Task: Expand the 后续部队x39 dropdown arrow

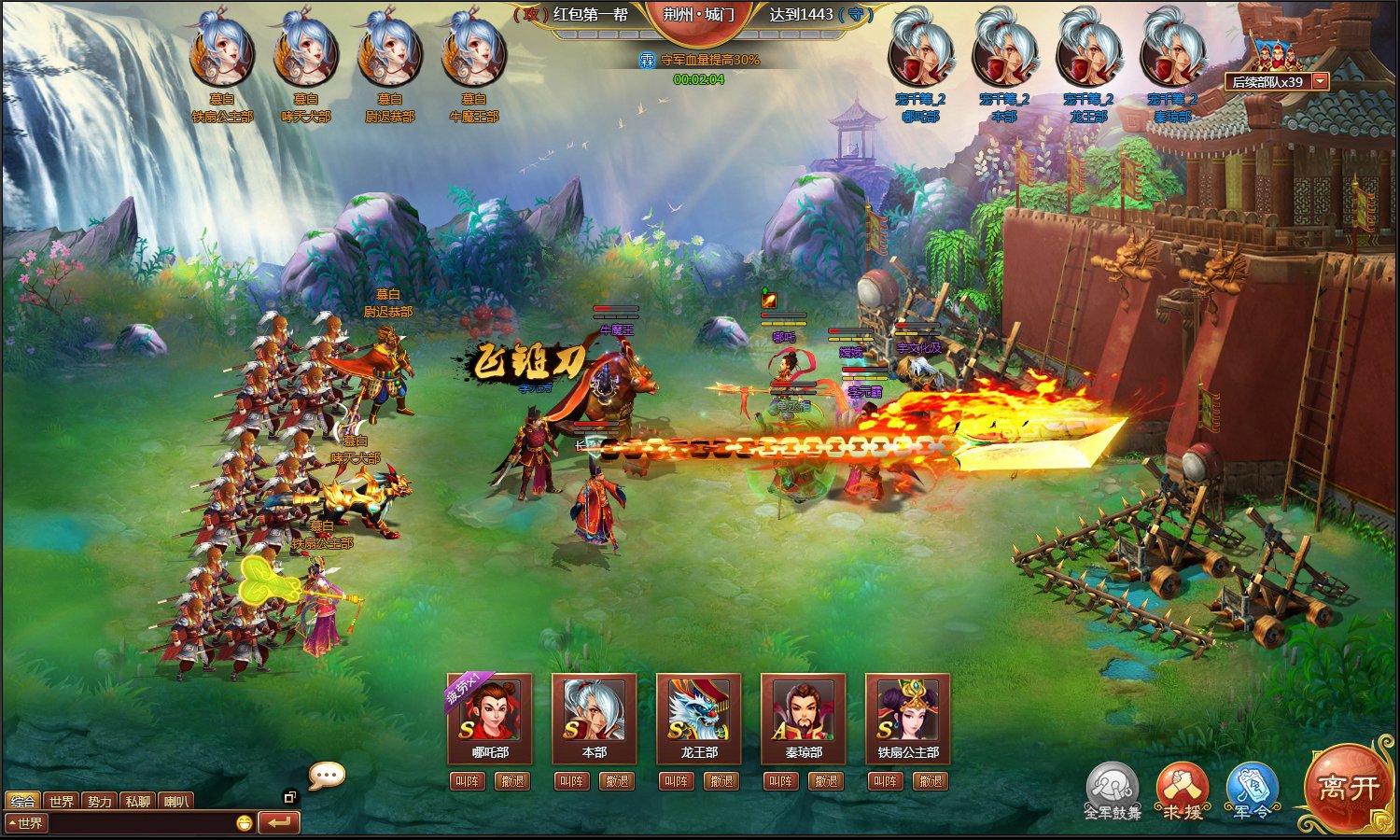Action: 1320,82
